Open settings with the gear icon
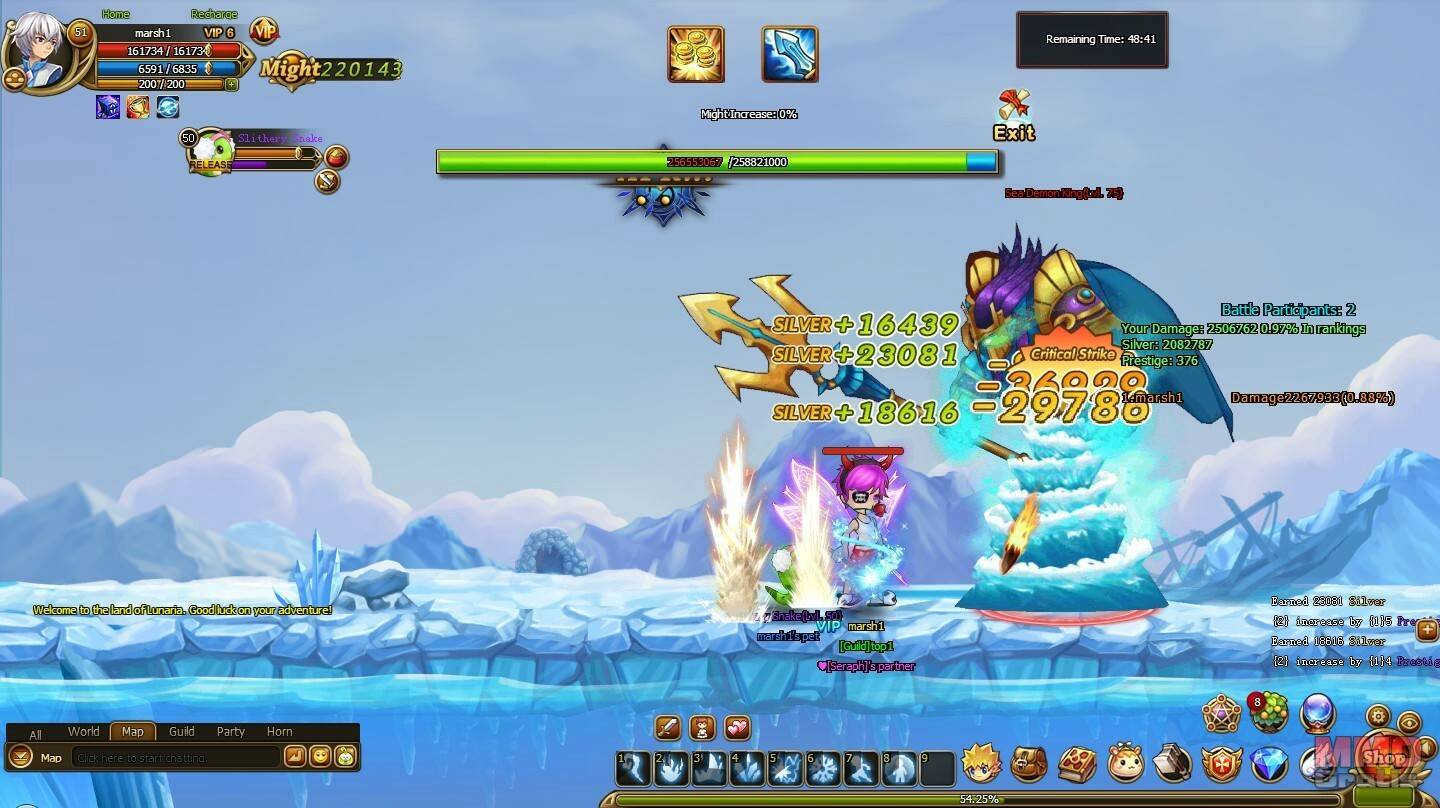This screenshot has height=808, width=1440. point(1379,716)
